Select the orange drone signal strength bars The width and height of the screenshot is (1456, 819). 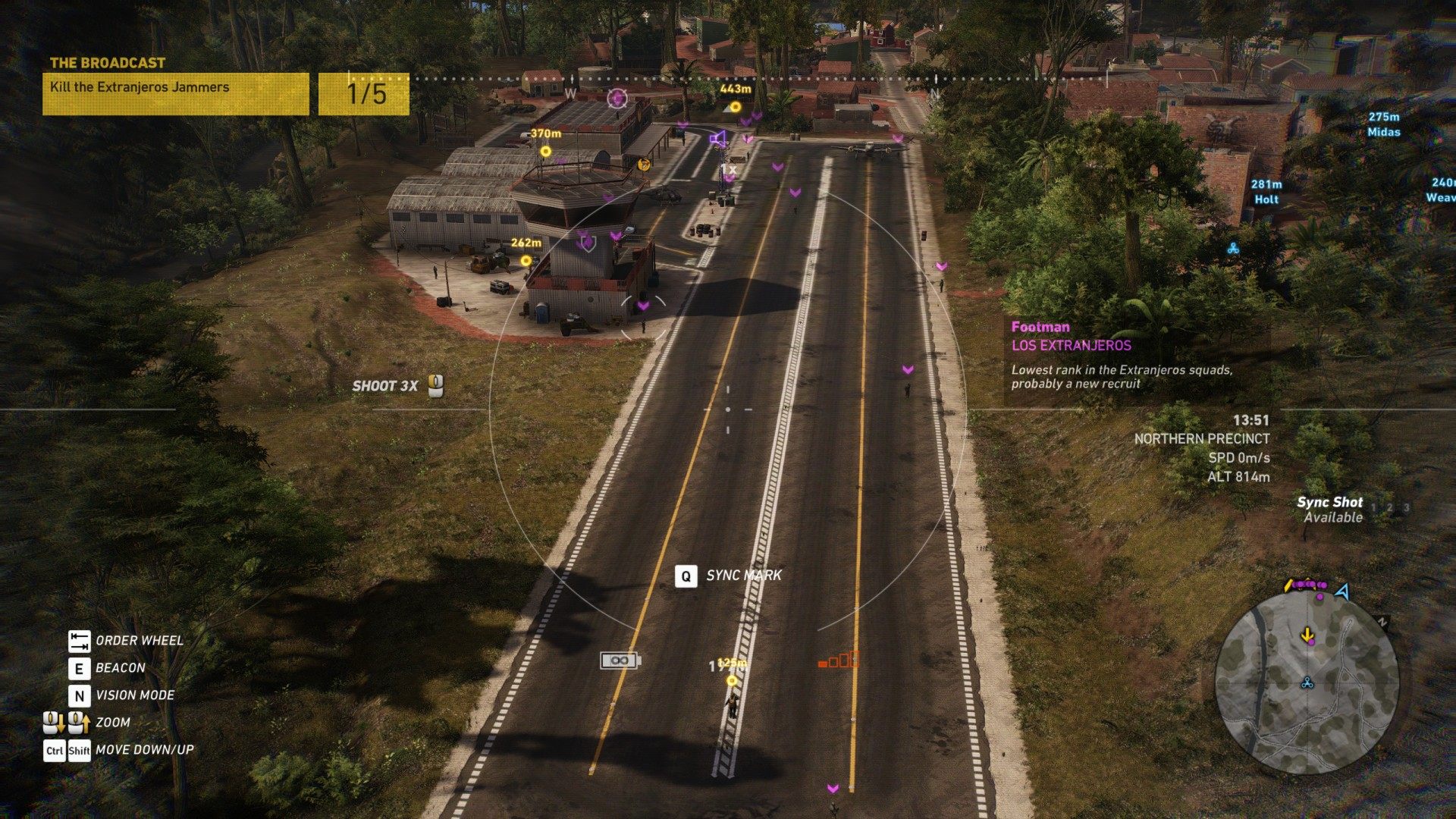pos(839,660)
